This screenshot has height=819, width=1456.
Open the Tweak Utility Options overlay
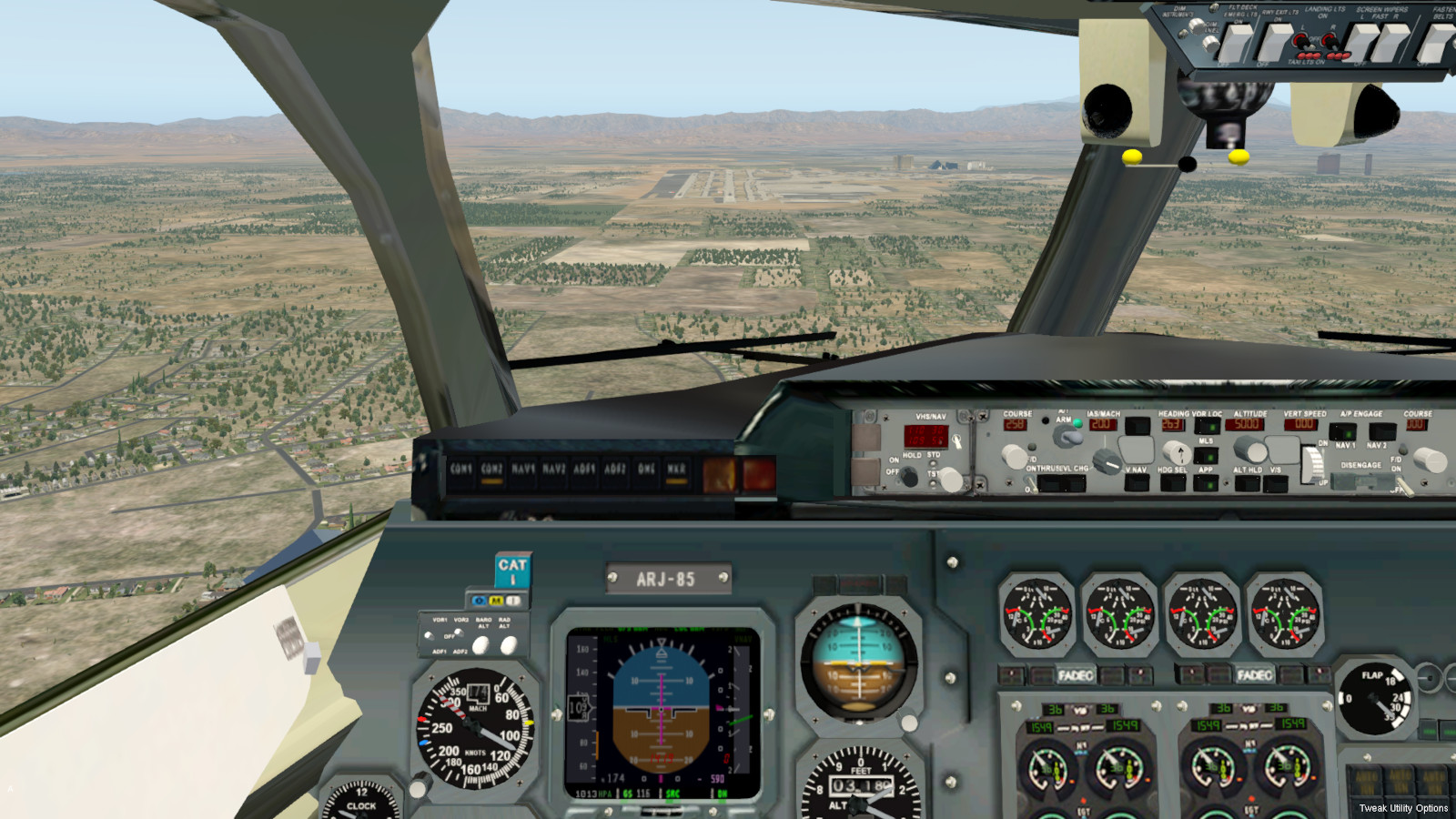pyautogui.click(x=1403, y=808)
